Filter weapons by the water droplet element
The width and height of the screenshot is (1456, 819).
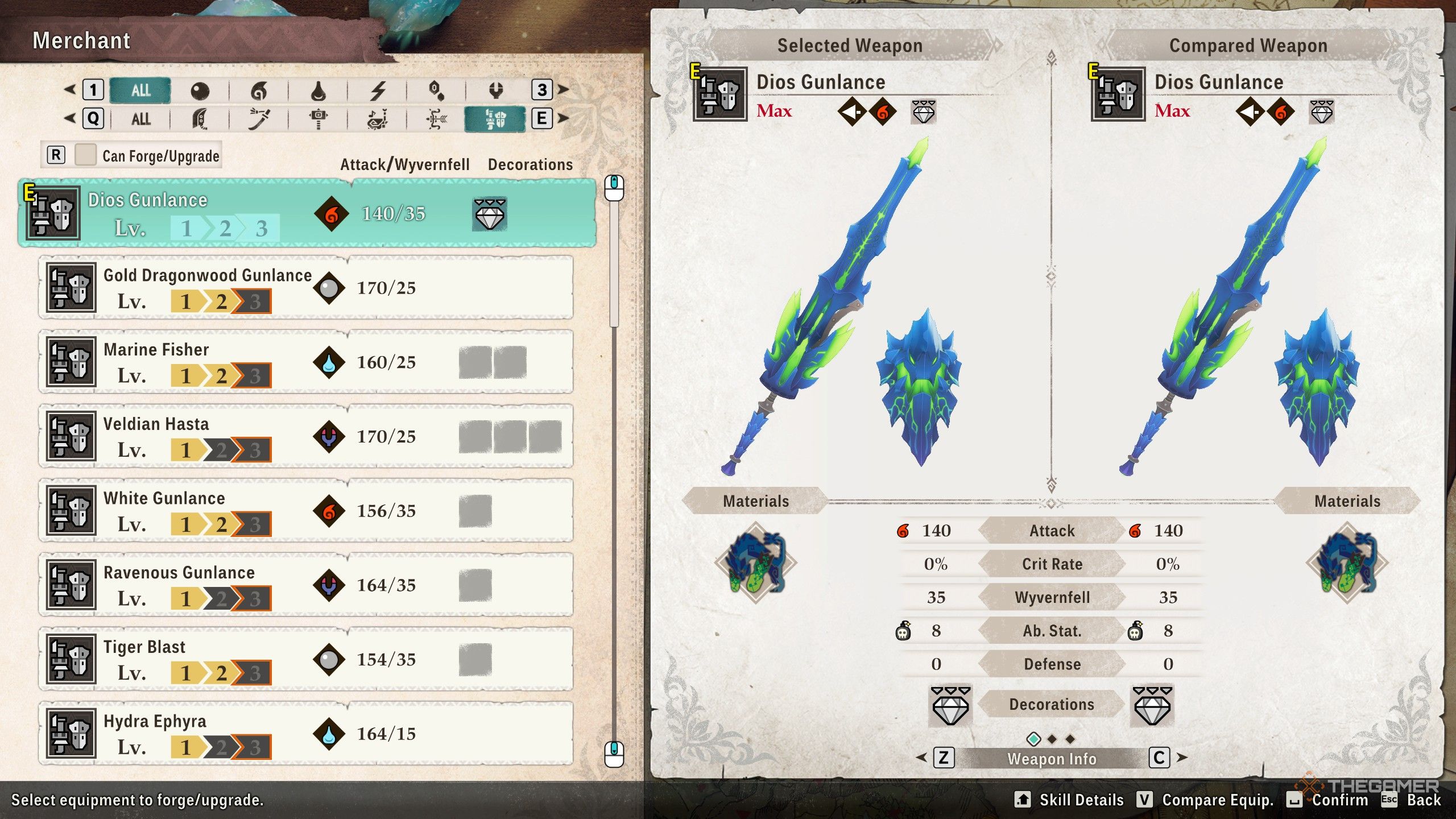coord(318,90)
